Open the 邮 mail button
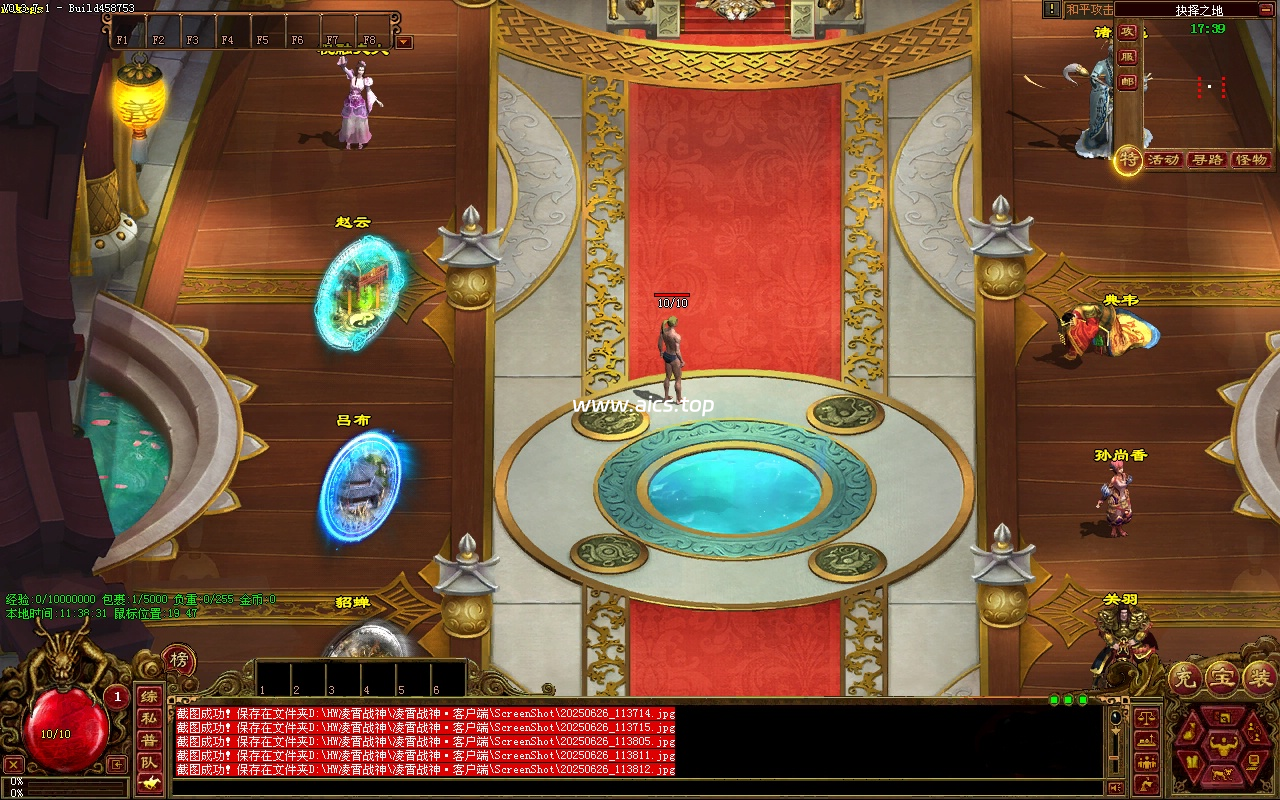1280x800 pixels. point(1128,83)
